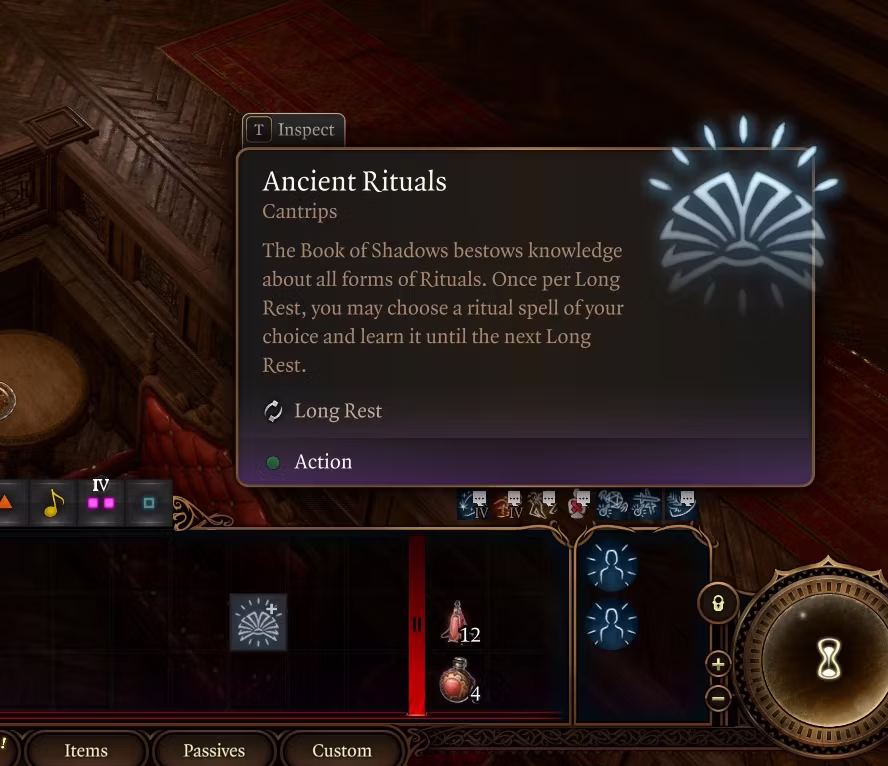888x766 pixels.
Task: Click the teal square resource icon
Action: (149, 503)
